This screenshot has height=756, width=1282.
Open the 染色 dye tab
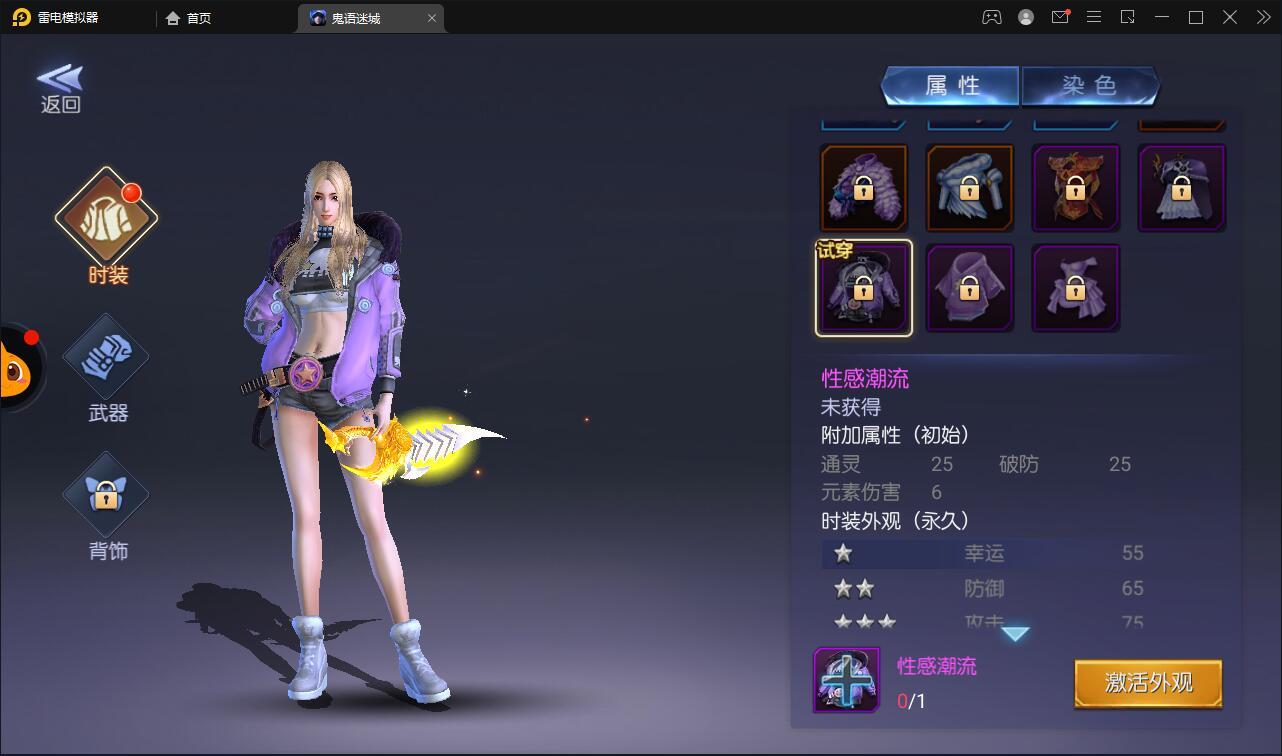(x=1089, y=86)
